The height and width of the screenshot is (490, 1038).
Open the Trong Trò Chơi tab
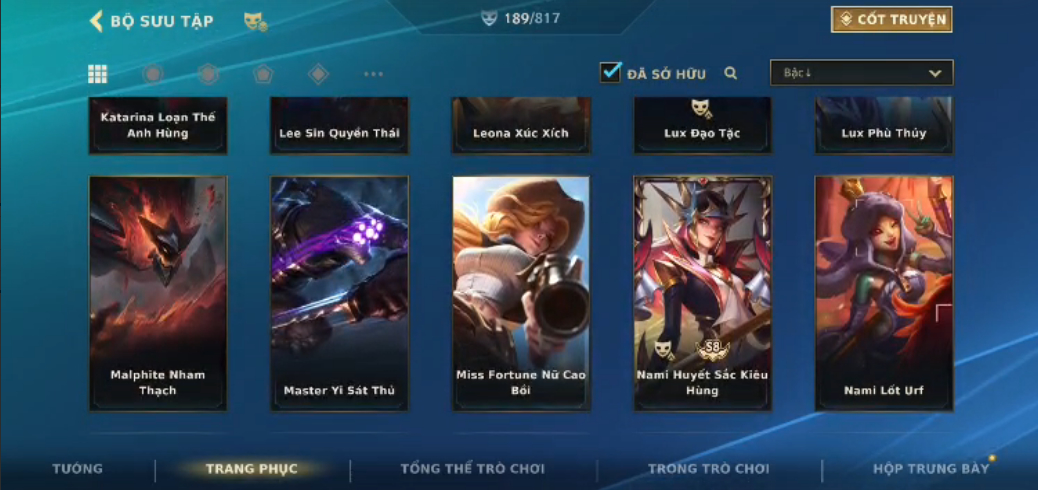708,469
